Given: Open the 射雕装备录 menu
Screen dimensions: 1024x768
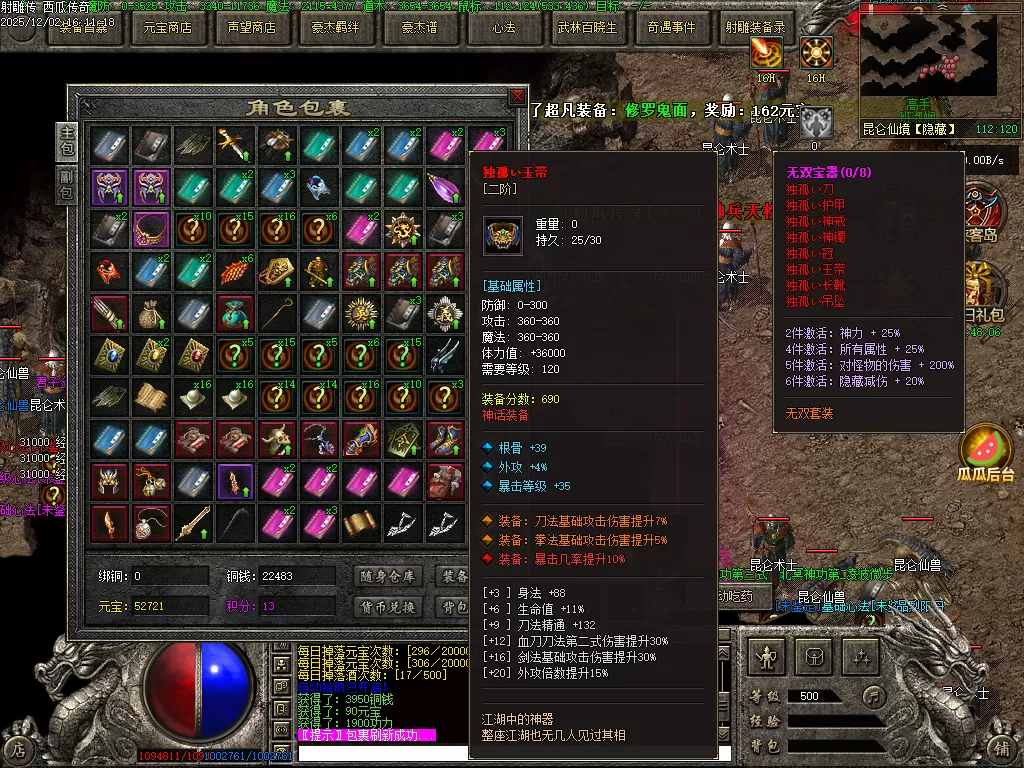Looking at the screenshot, I should (755, 28).
